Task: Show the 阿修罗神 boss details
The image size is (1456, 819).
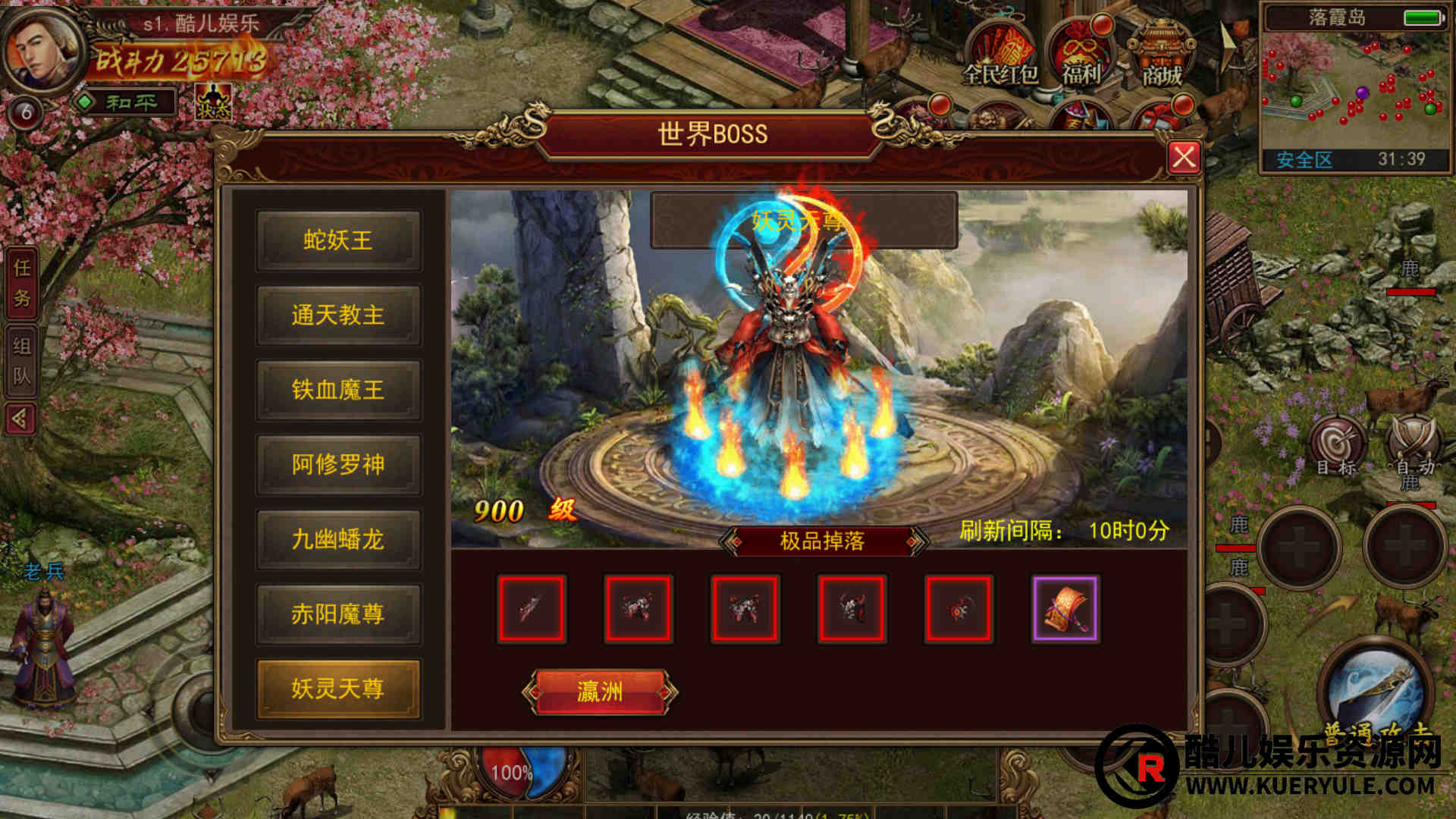Action: (338, 464)
